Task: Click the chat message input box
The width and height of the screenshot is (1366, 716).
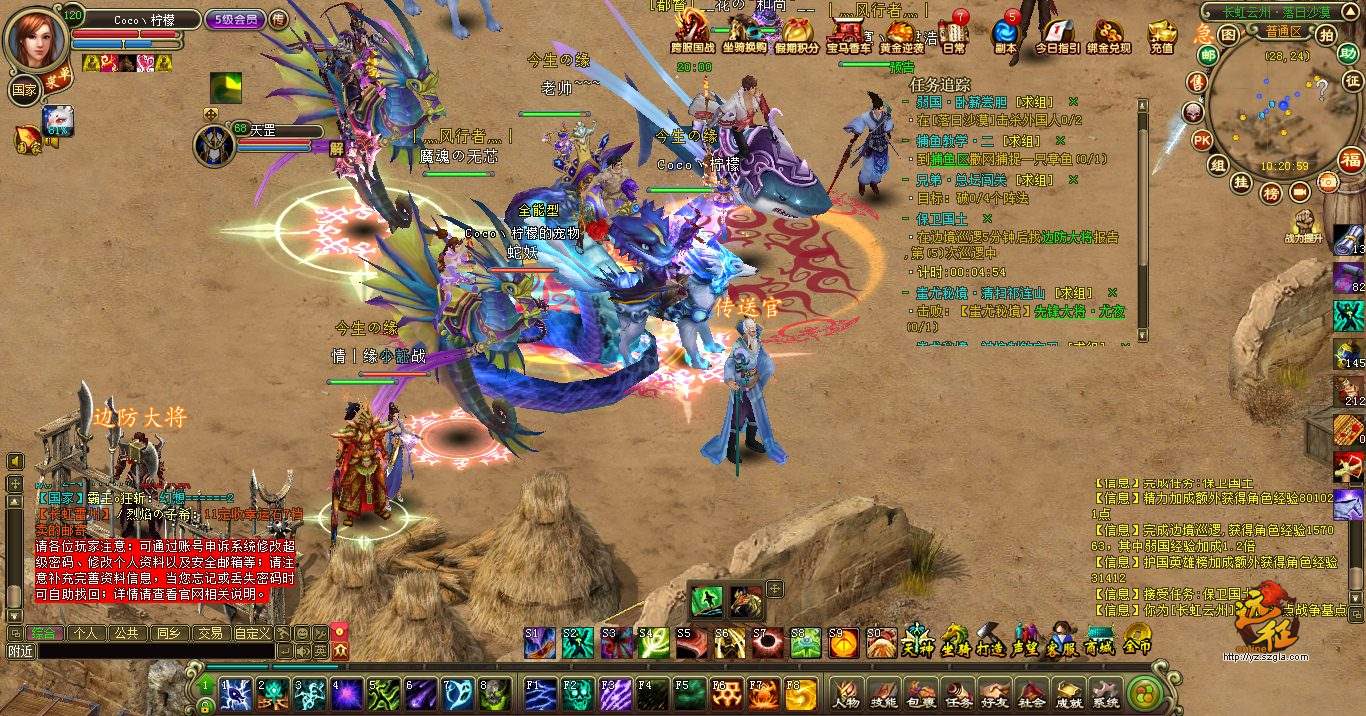Action: (x=140, y=651)
